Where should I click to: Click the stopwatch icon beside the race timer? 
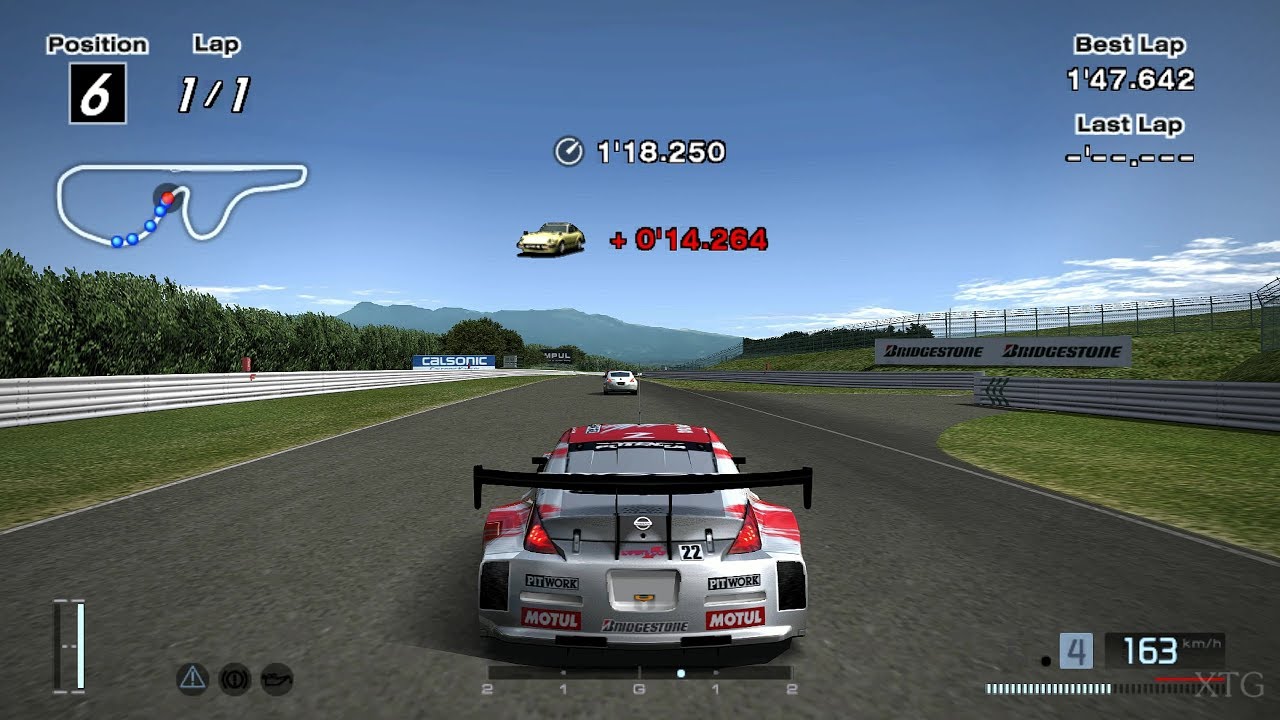click(x=567, y=153)
